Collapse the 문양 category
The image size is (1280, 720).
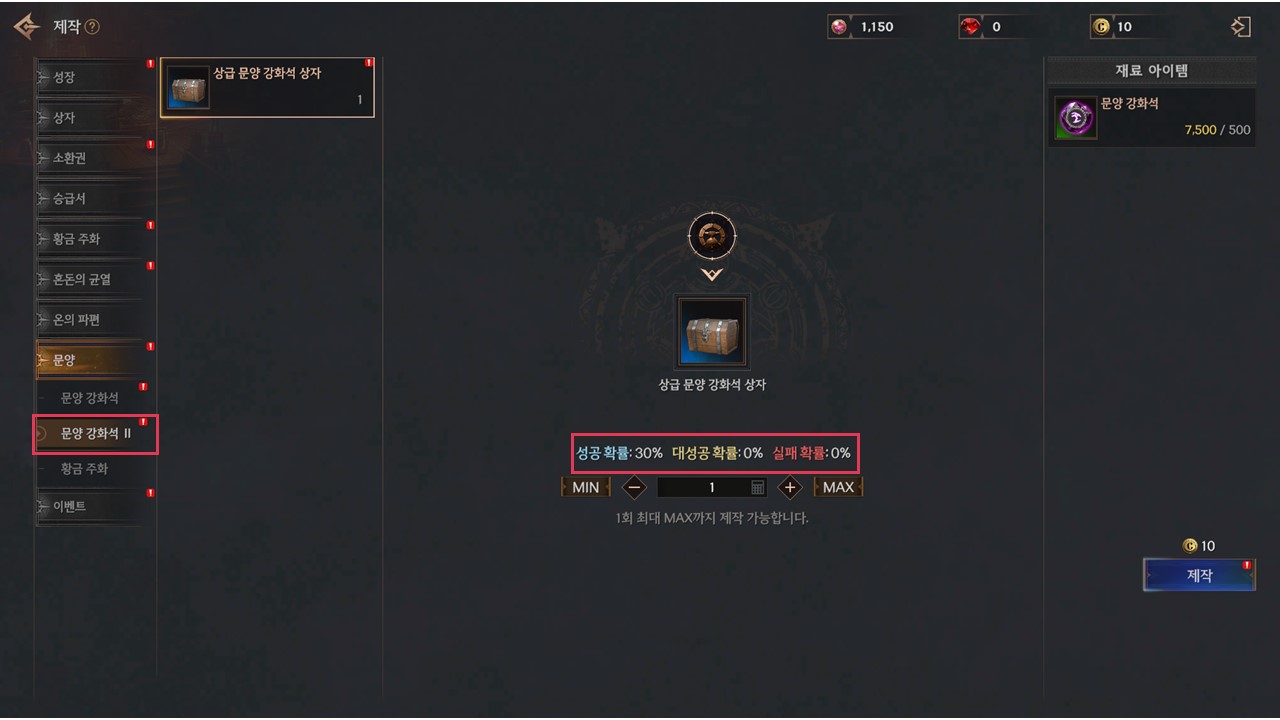[92, 360]
